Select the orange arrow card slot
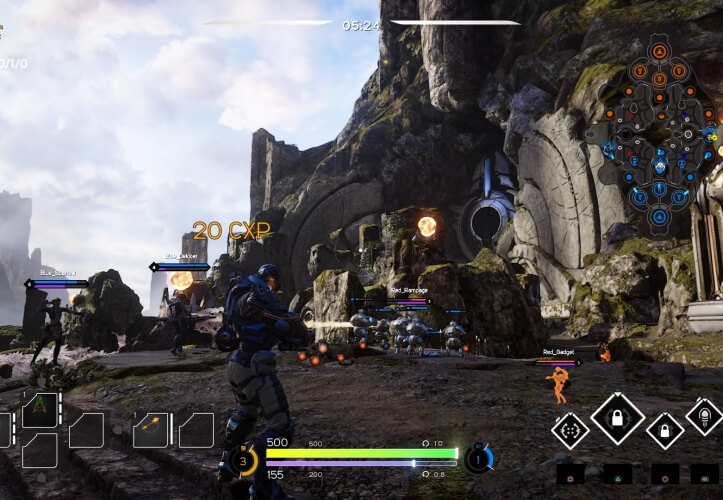The image size is (723, 500). pyautogui.click(x=150, y=429)
